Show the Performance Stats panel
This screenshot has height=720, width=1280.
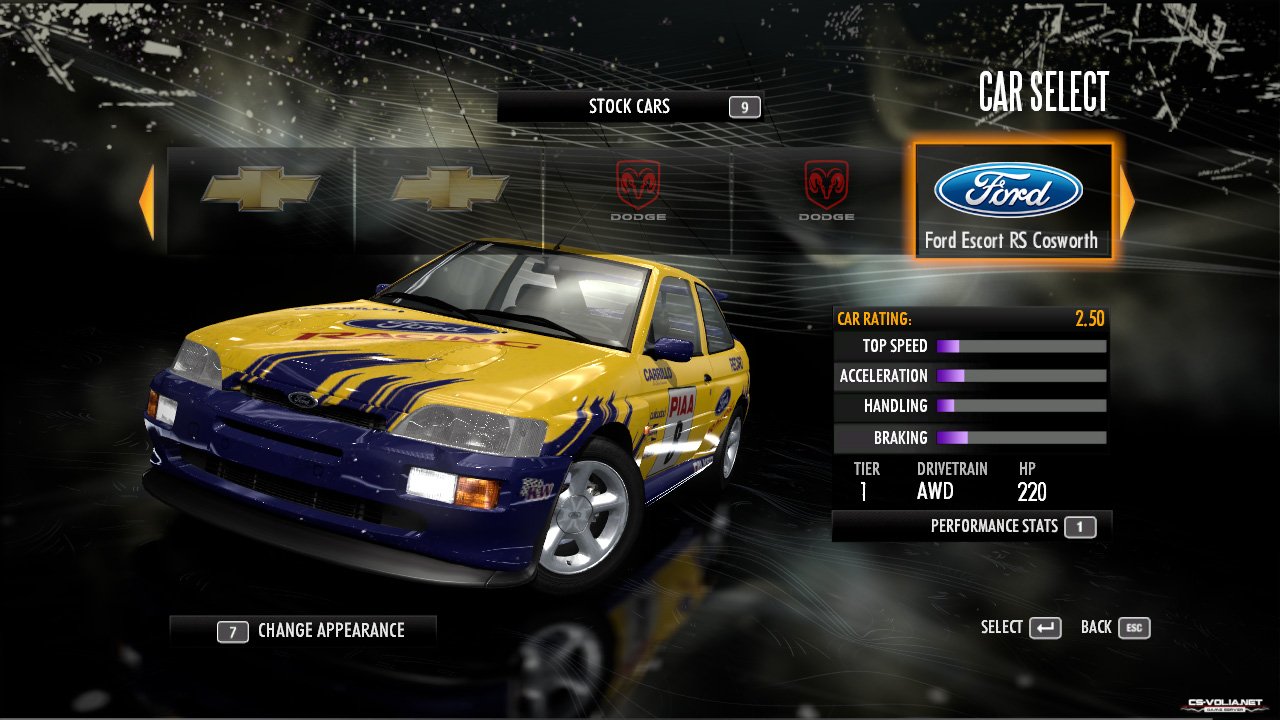(971, 526)
